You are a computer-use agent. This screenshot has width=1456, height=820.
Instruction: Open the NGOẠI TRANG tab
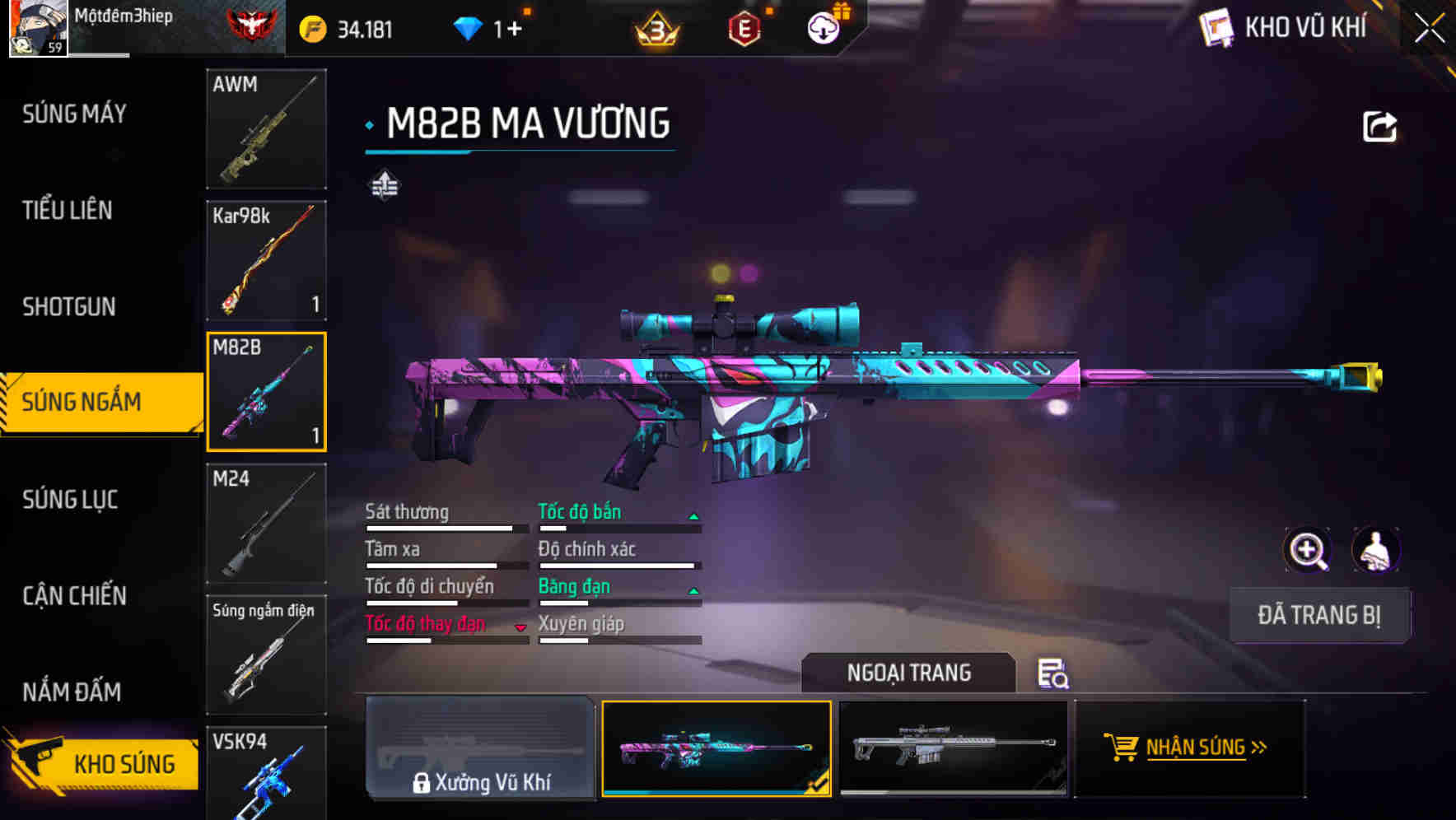coord(908,673)
